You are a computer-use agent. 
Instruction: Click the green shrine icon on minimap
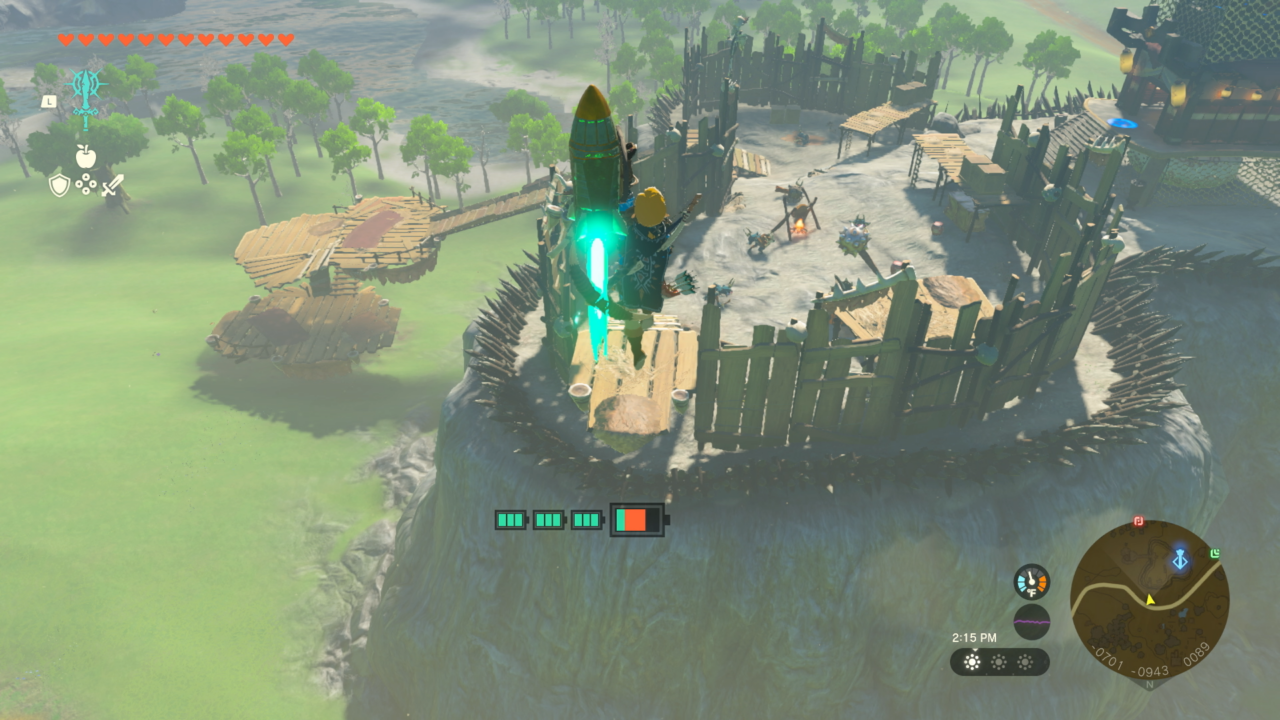coord(1214,553)
